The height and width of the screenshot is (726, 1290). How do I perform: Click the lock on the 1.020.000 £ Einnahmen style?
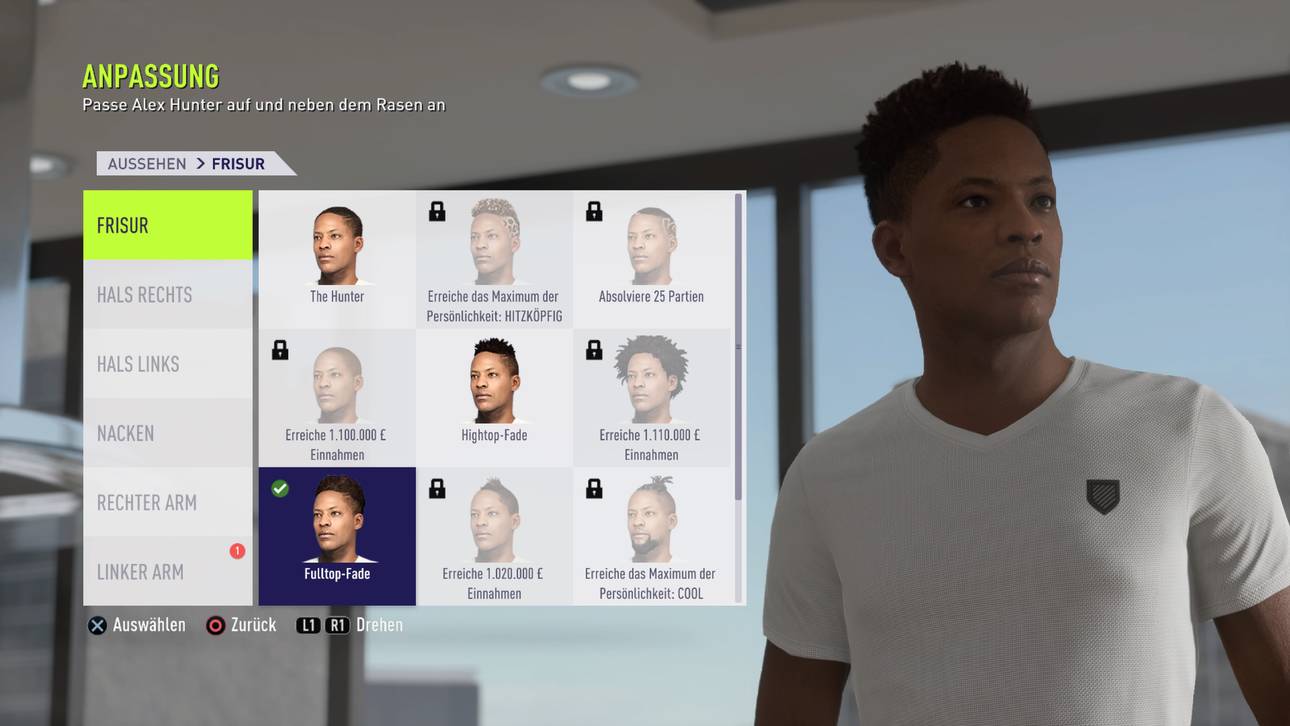[437, 488]
